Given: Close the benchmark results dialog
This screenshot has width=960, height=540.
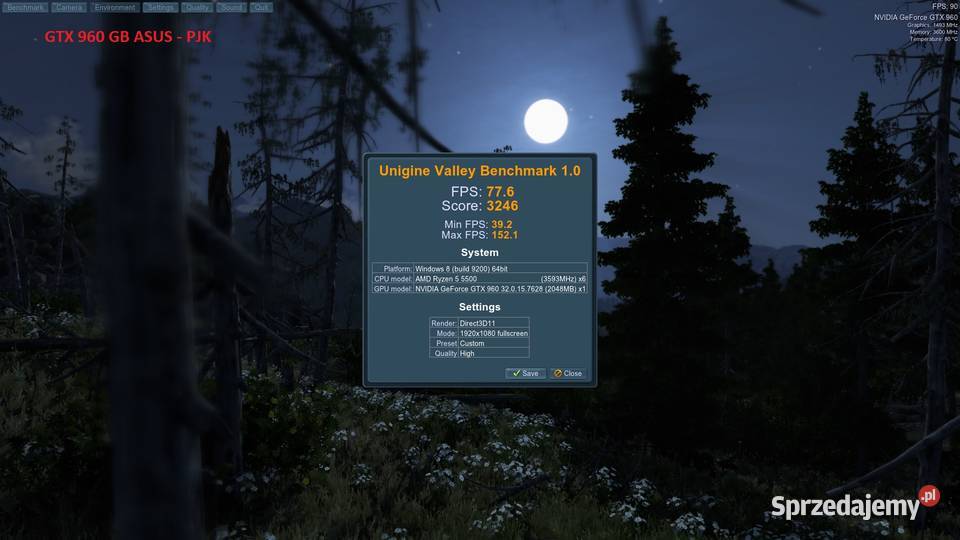Looking at the screenshot, I should coord(567,373).
